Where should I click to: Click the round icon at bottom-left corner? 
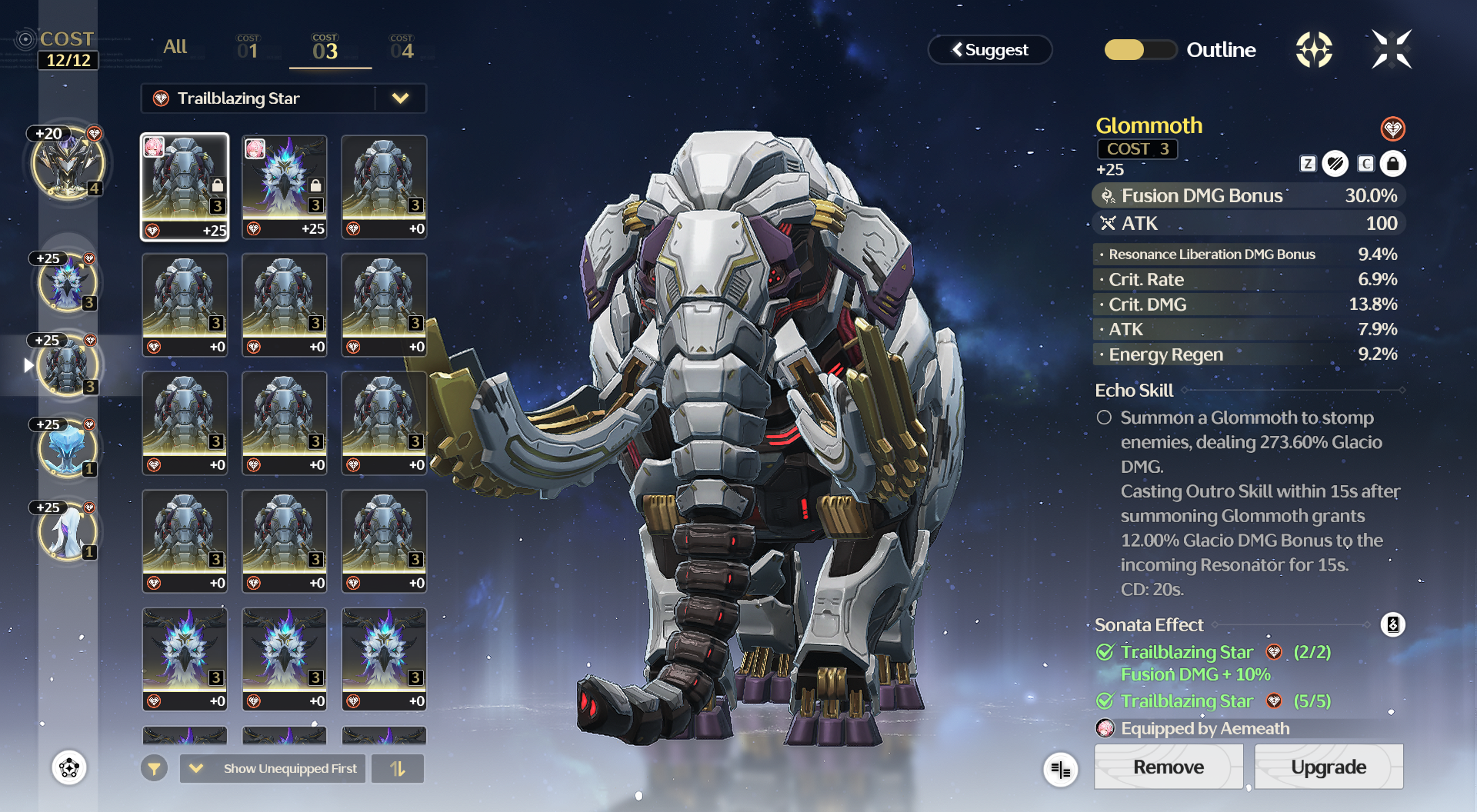tap(69, 767)
